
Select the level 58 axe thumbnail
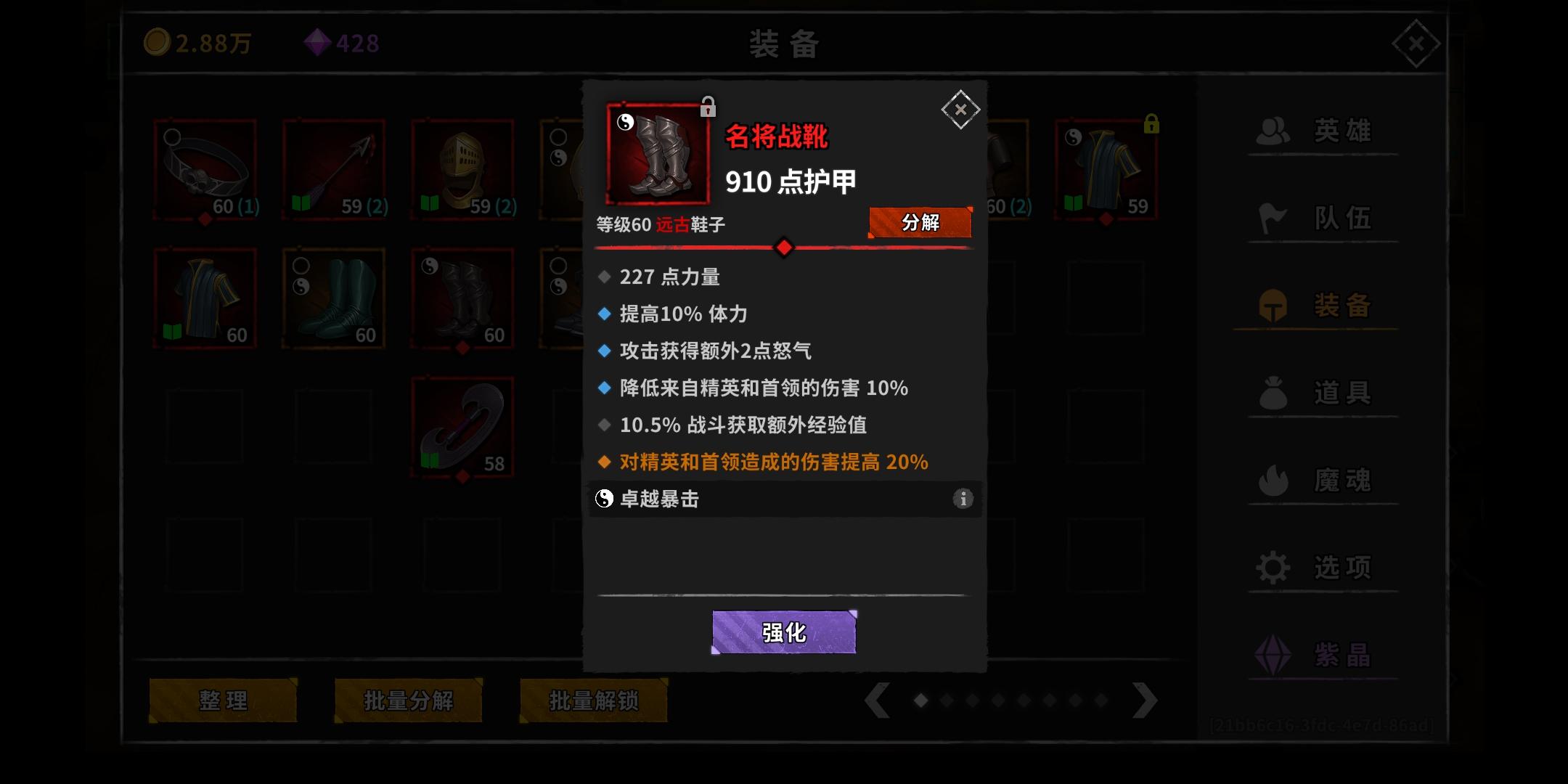[x=462, y=427]
